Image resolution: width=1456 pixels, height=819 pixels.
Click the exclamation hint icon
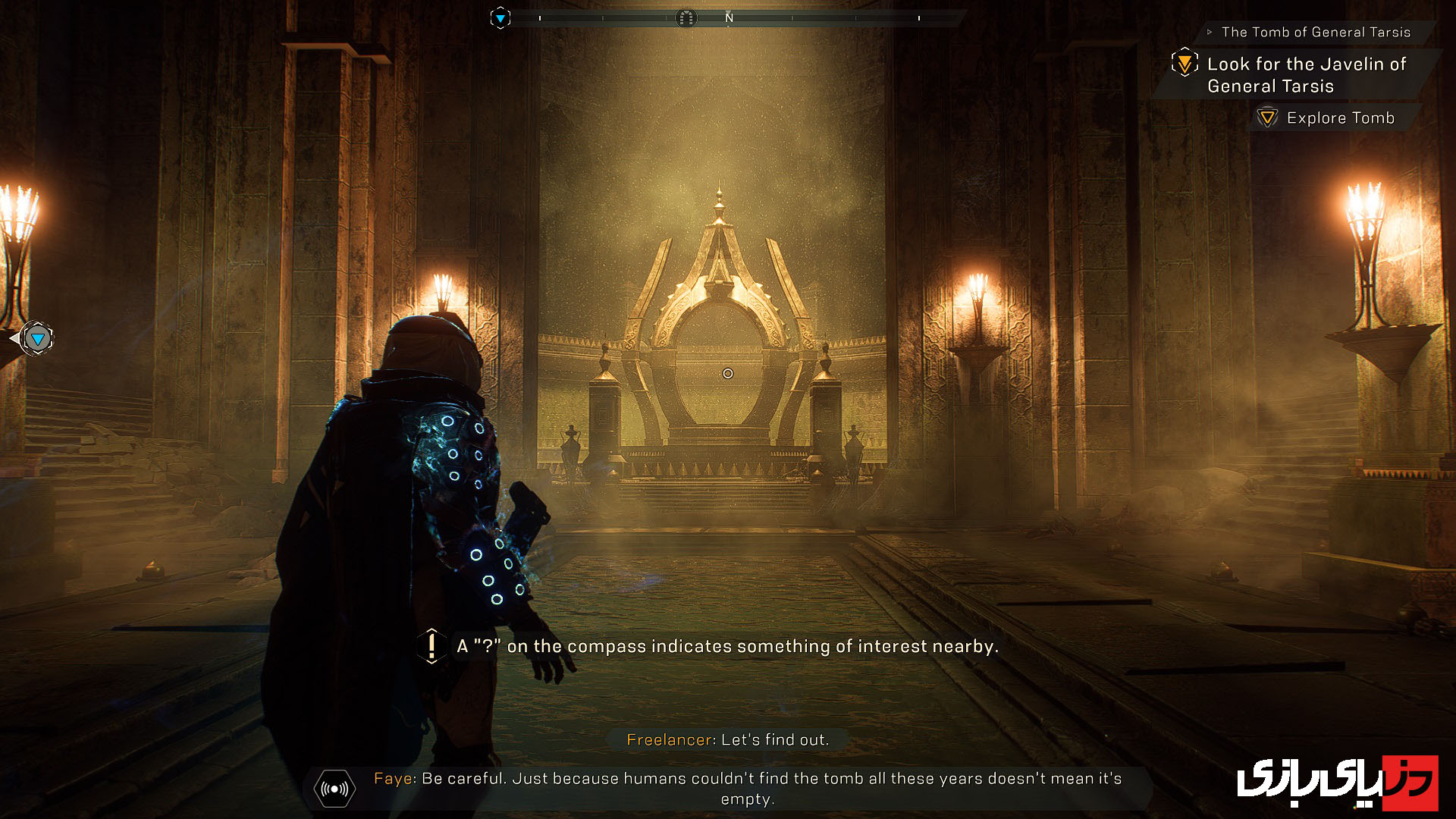pos(431,646)
